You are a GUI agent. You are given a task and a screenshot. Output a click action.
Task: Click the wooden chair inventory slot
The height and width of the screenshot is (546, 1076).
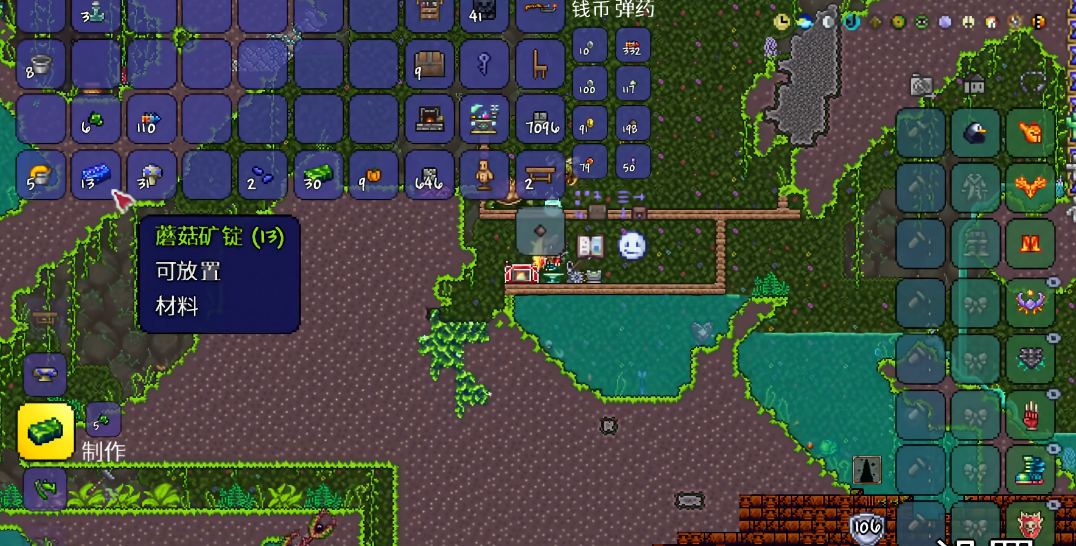(540, 65)
